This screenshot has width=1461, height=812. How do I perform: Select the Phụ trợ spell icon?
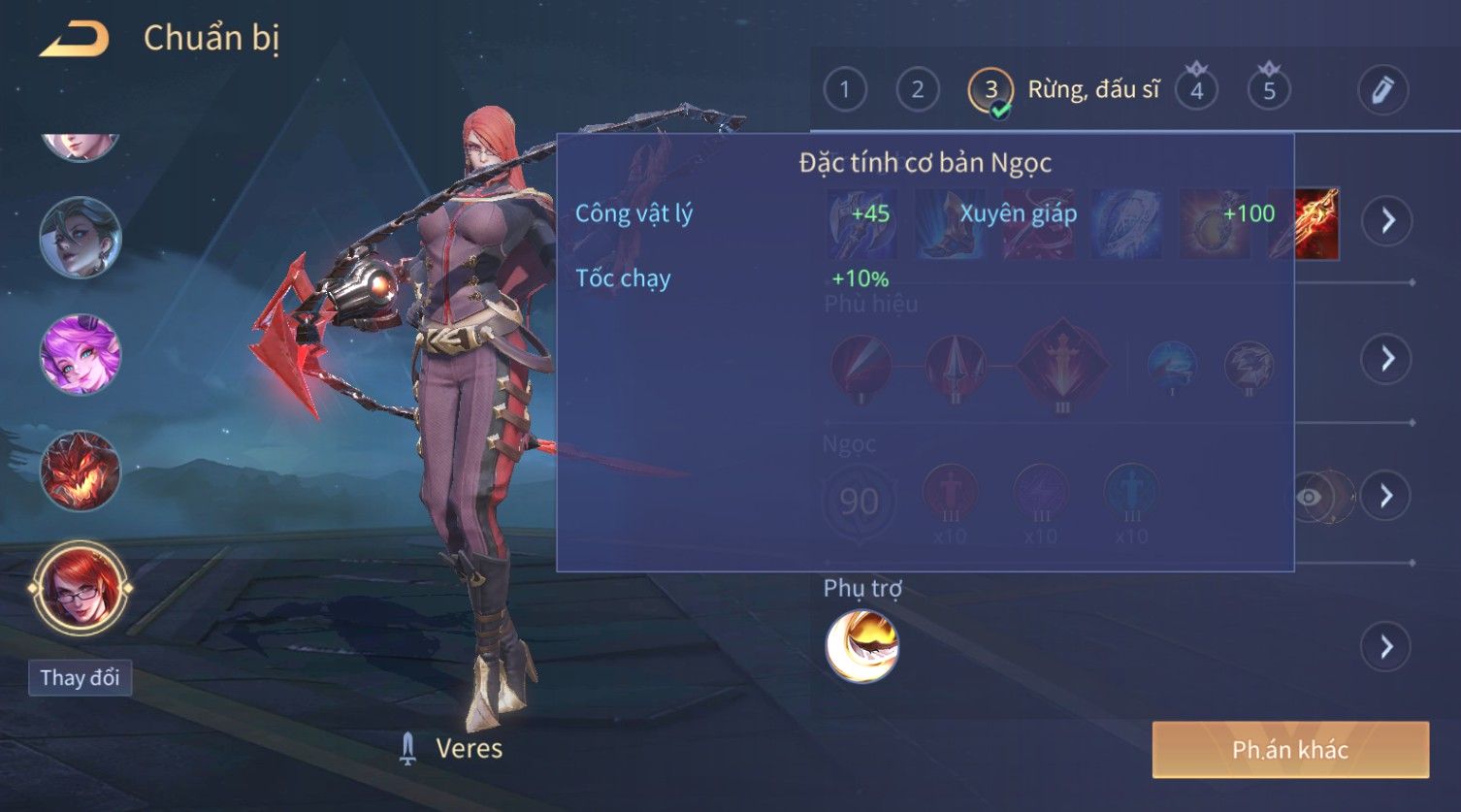[x=861, y=646]
